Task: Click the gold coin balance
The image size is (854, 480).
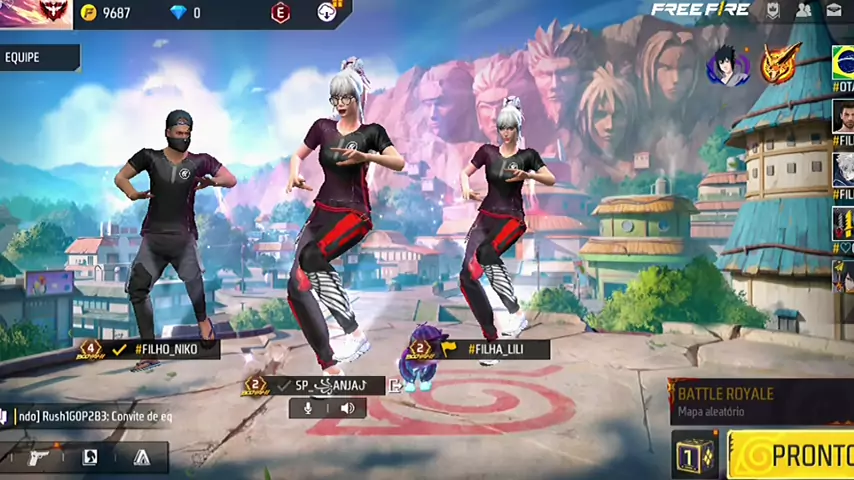Action: point(106,13)
